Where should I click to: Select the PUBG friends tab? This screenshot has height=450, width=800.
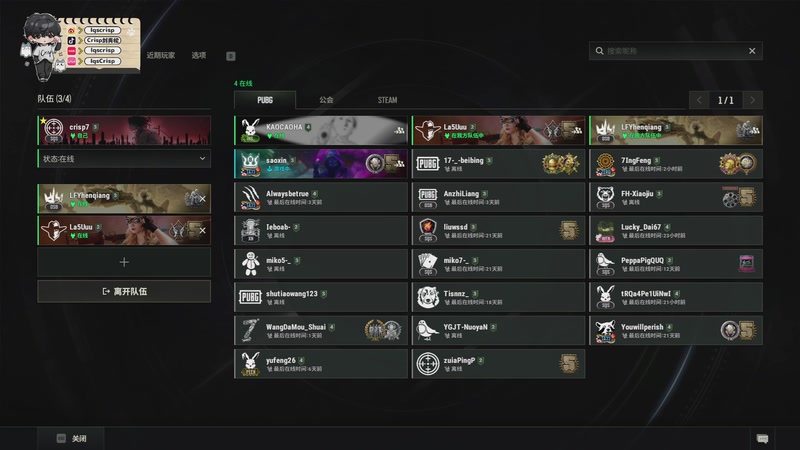coord(265,100)
